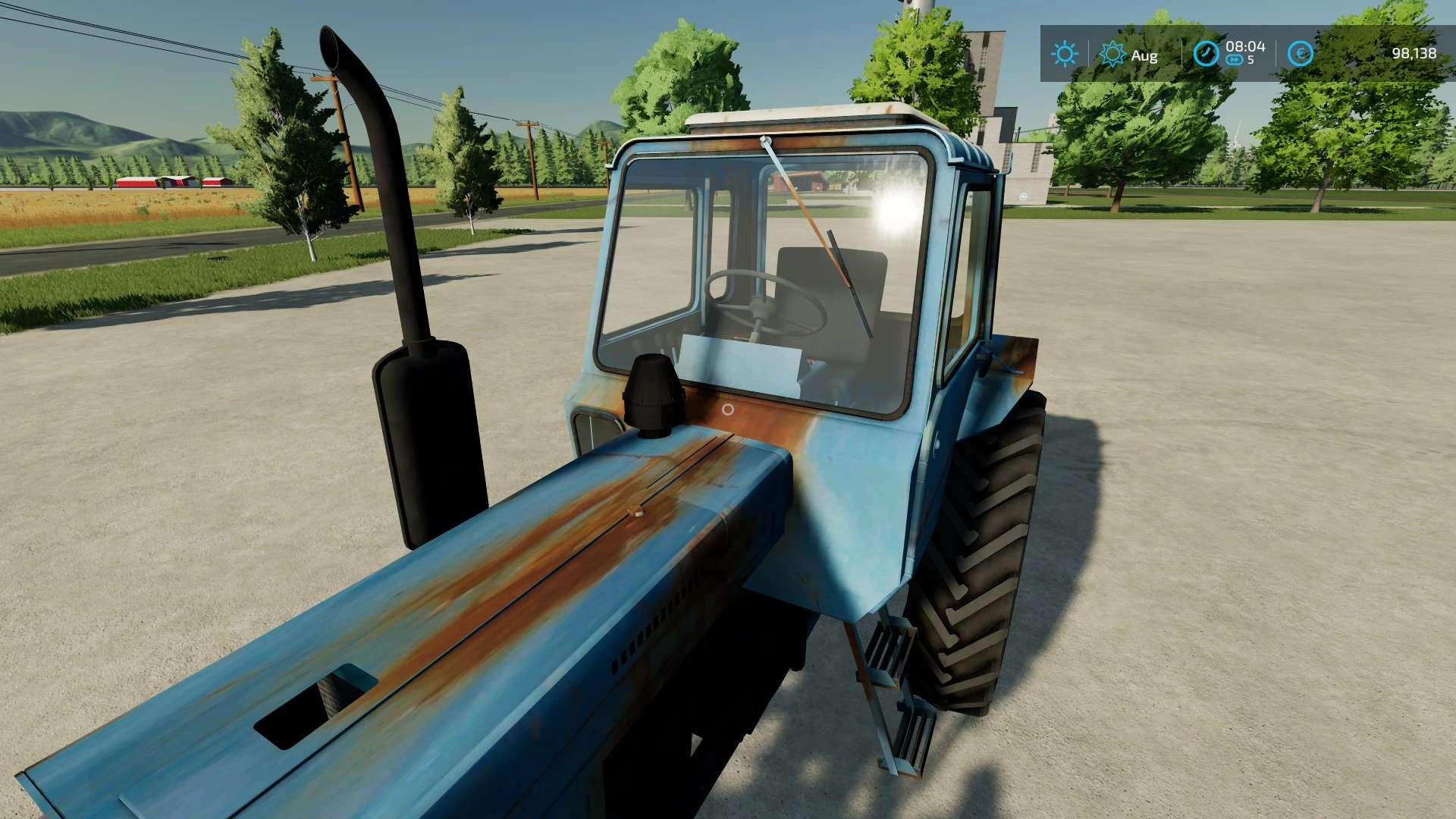
Task: Click the game clock icon
Action: coord(1206,54)
